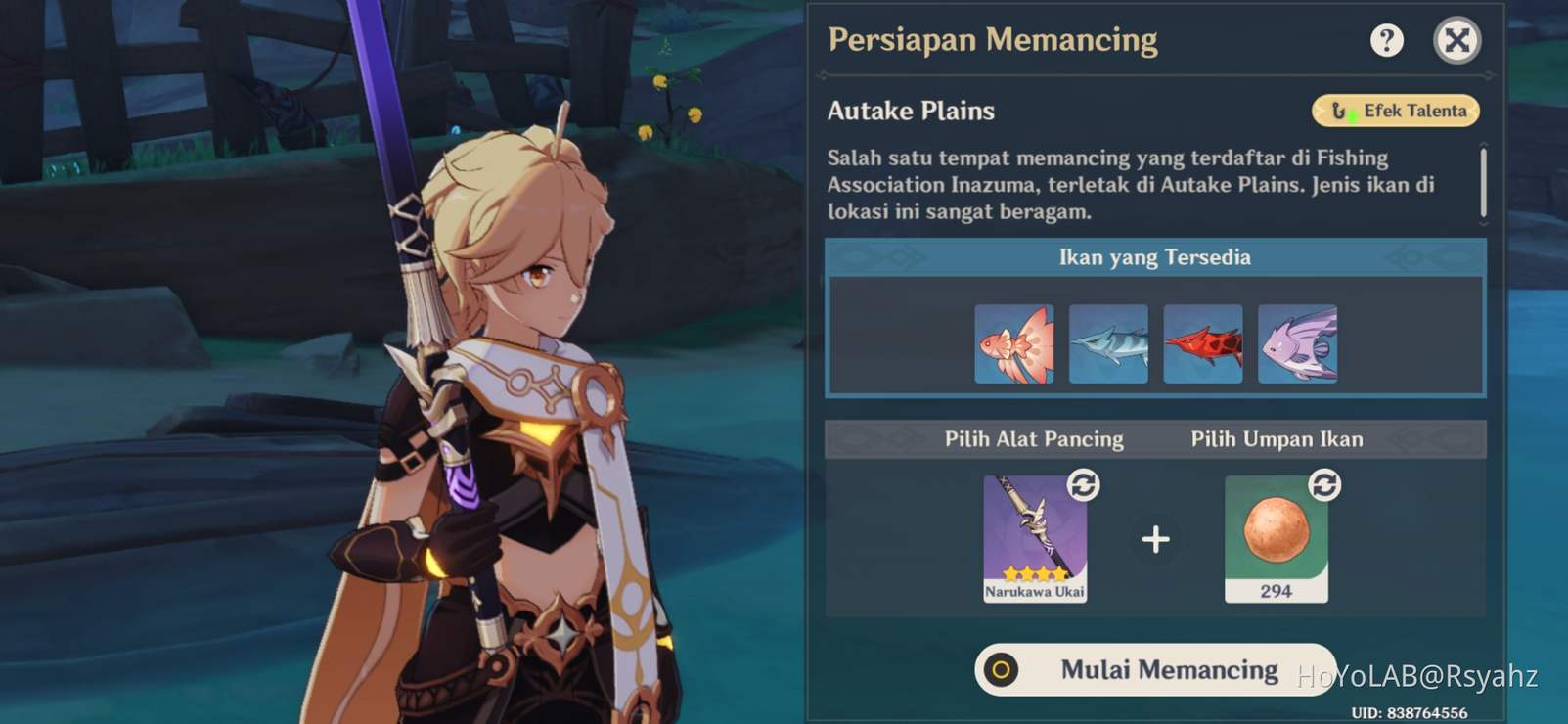Toggle the Efek Talenta display
This screenshot has width=1568, height=724.
[x=1393, y=111]
